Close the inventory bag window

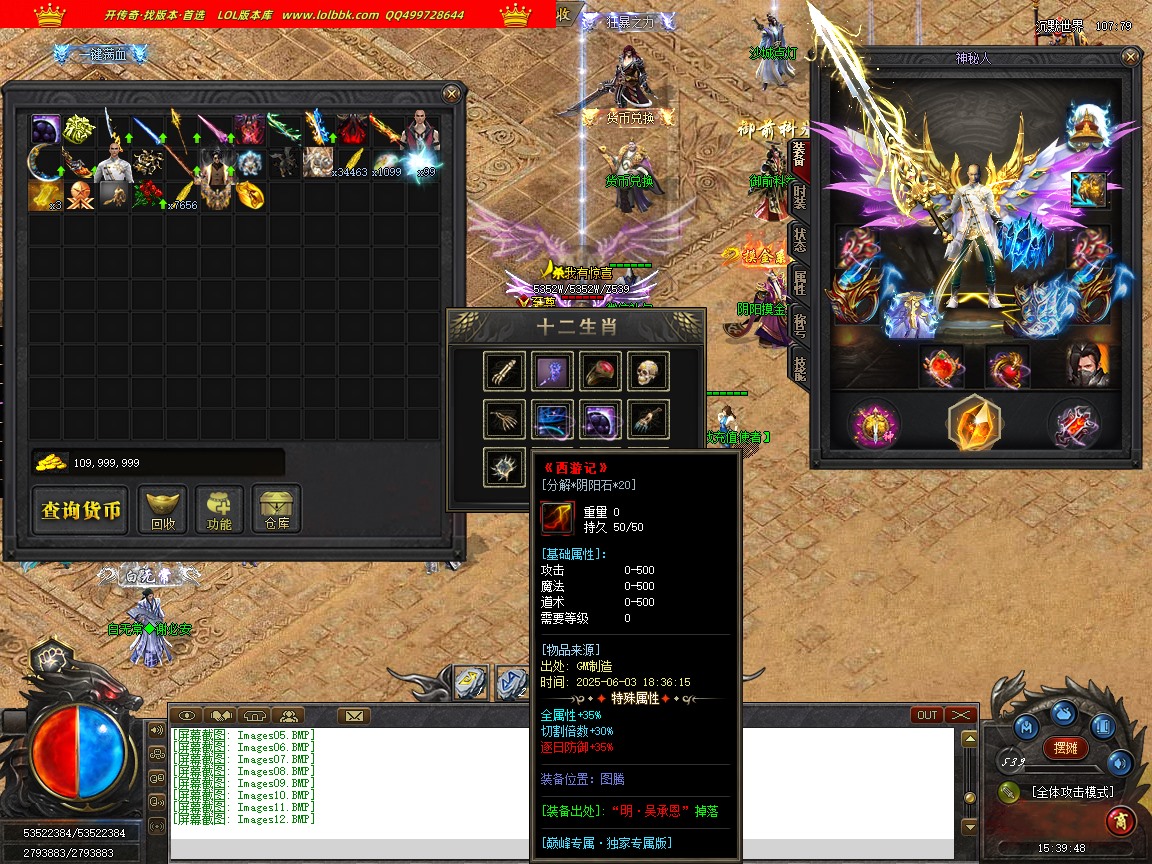[452, 94]
